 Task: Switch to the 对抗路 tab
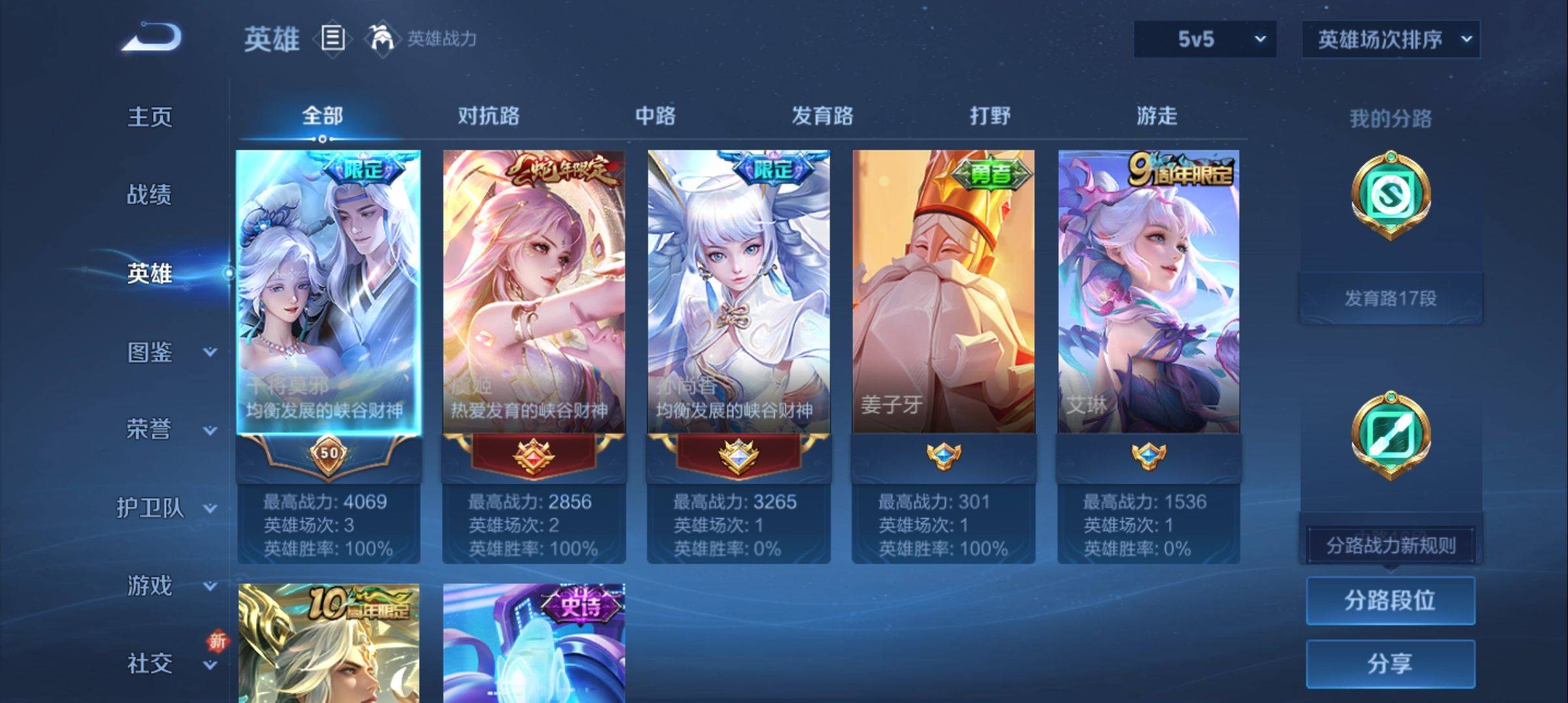488,116
